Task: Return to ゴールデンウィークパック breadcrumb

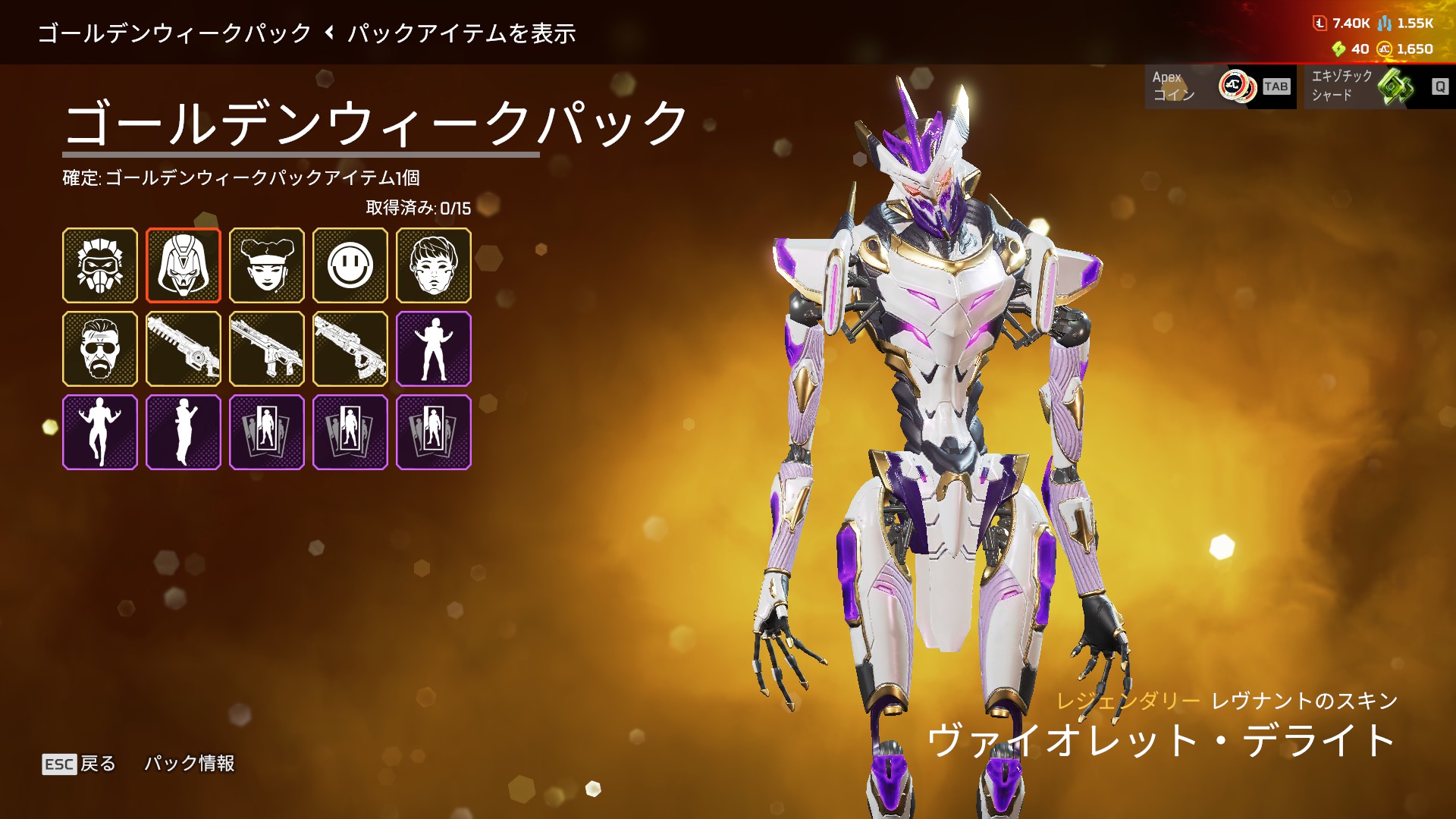Action: (174, 33)
